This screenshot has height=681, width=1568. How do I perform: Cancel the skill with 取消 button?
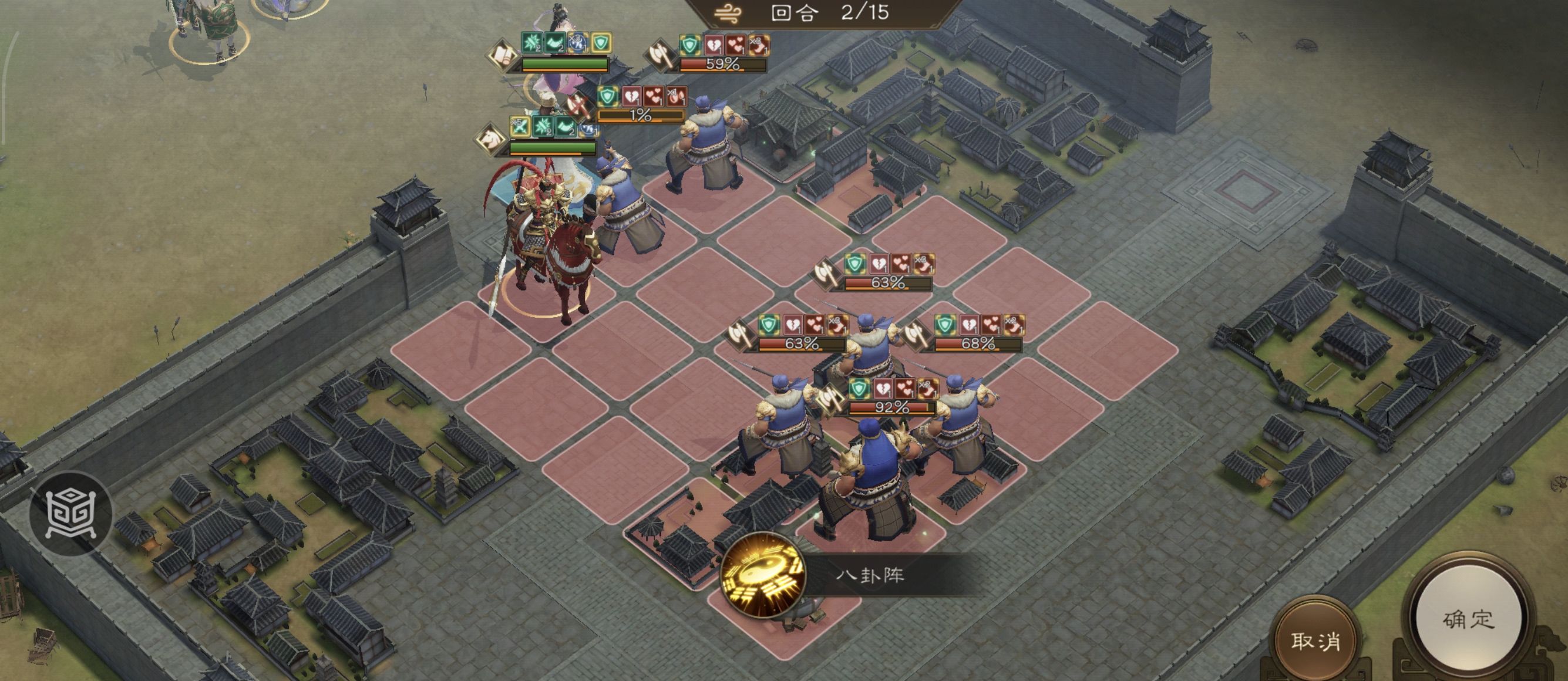(x=1315, y=641)
